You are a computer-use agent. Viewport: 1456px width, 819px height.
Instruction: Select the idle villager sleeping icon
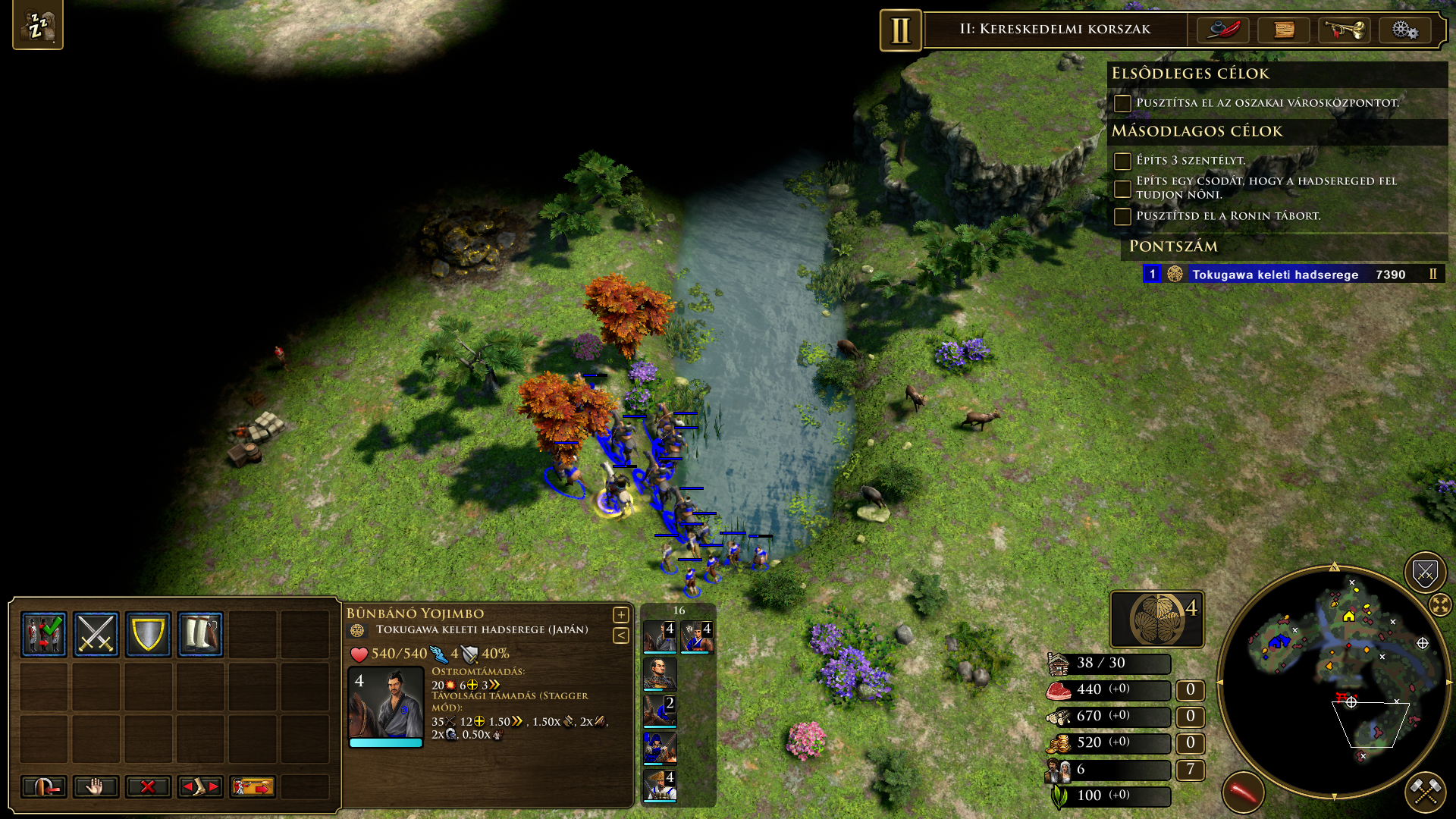[37, 26]
